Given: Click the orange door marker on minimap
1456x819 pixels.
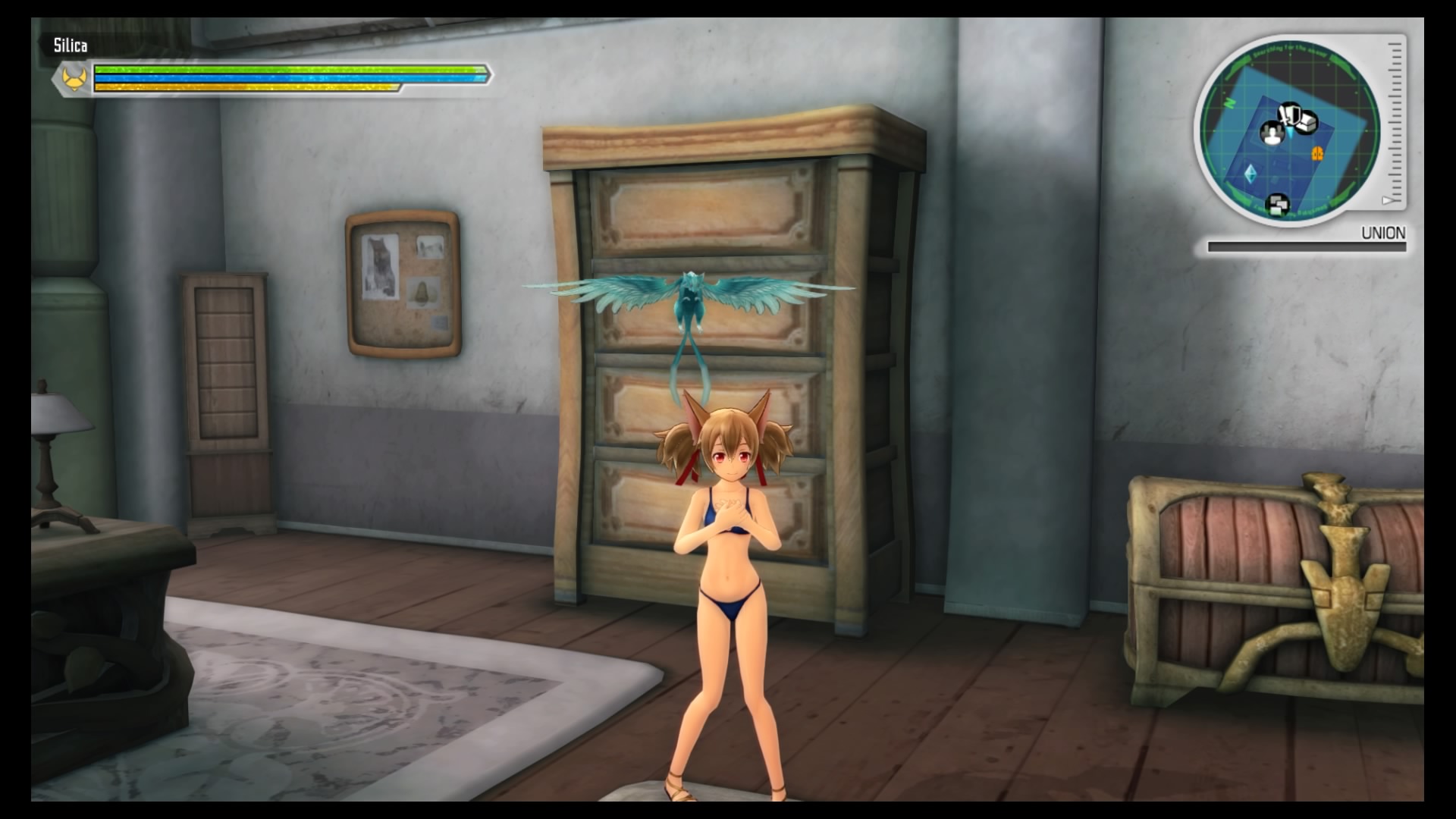Looking at the screenshot, I should tap(1318, 153).
